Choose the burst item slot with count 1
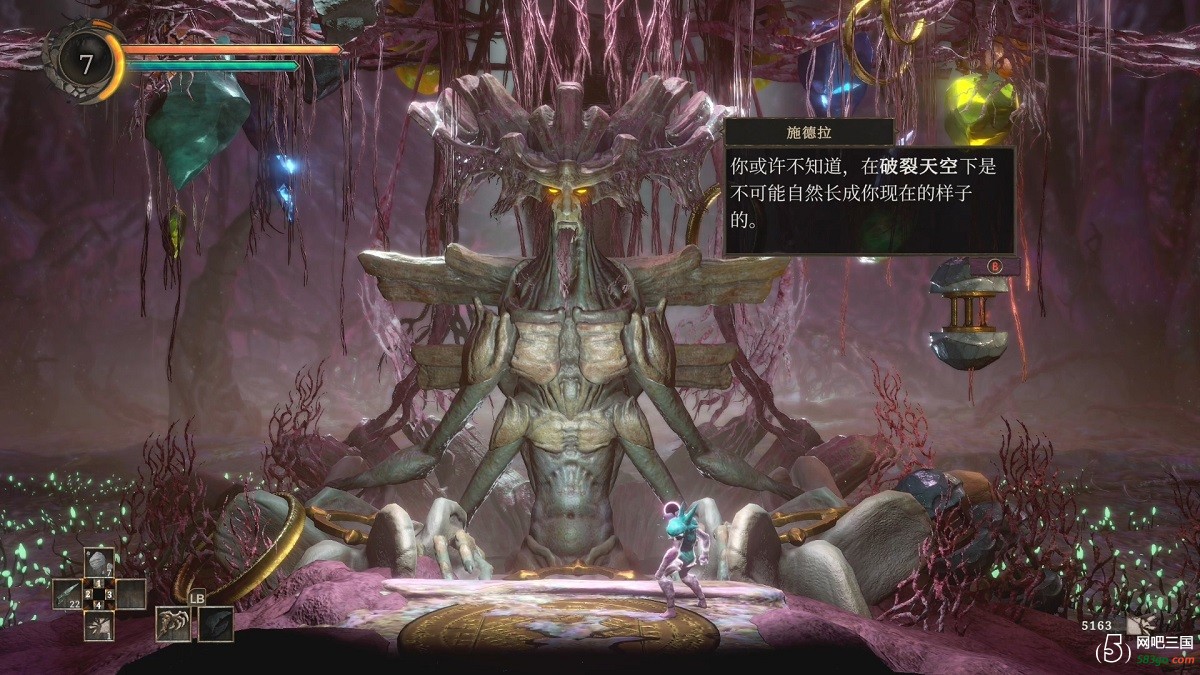This screenshot has height=675, width=1200. [98, 626]
